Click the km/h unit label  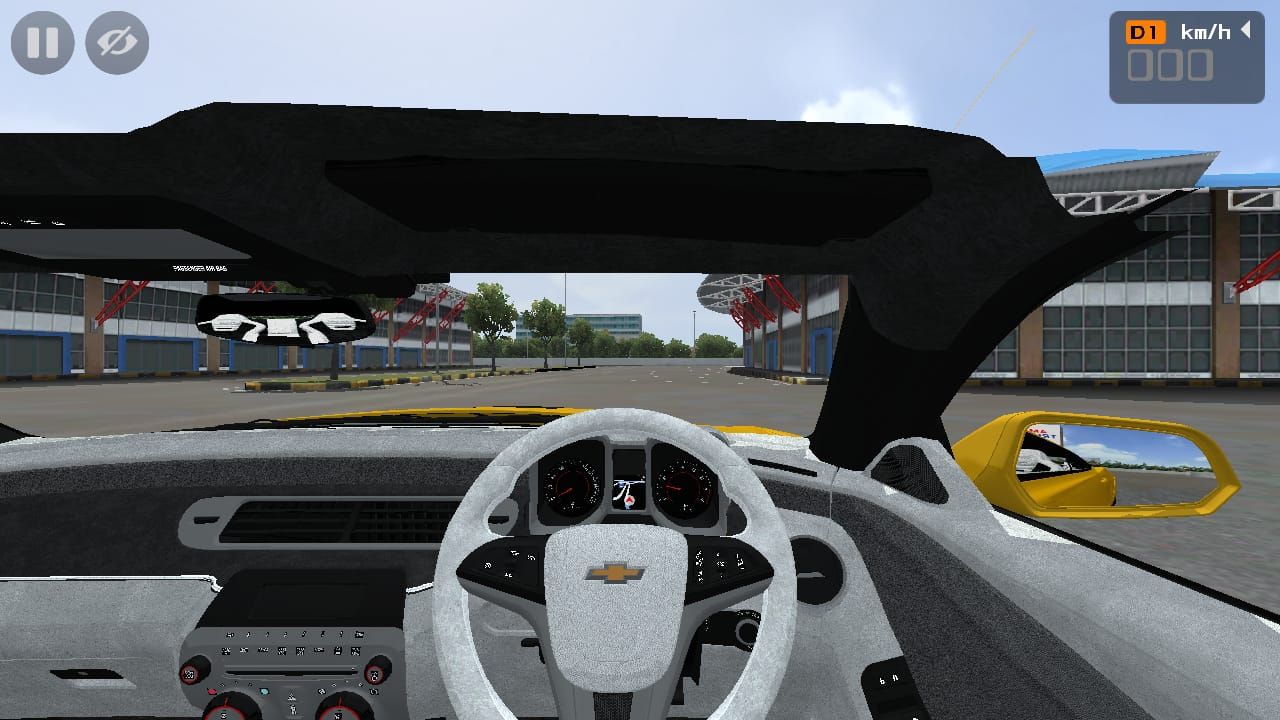[1204, 31]
